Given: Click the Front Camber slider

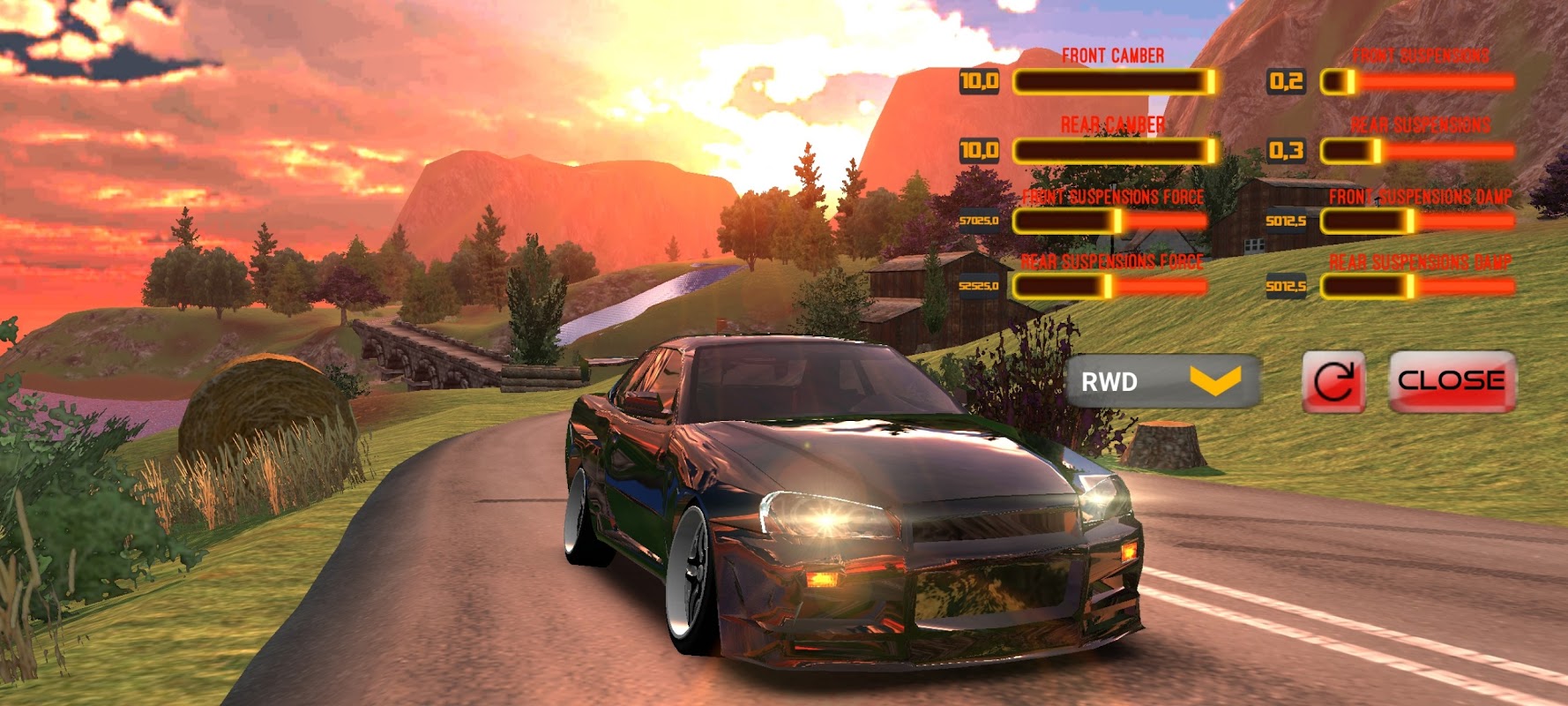Looking at the screenshot, I should pos(1115,82).
